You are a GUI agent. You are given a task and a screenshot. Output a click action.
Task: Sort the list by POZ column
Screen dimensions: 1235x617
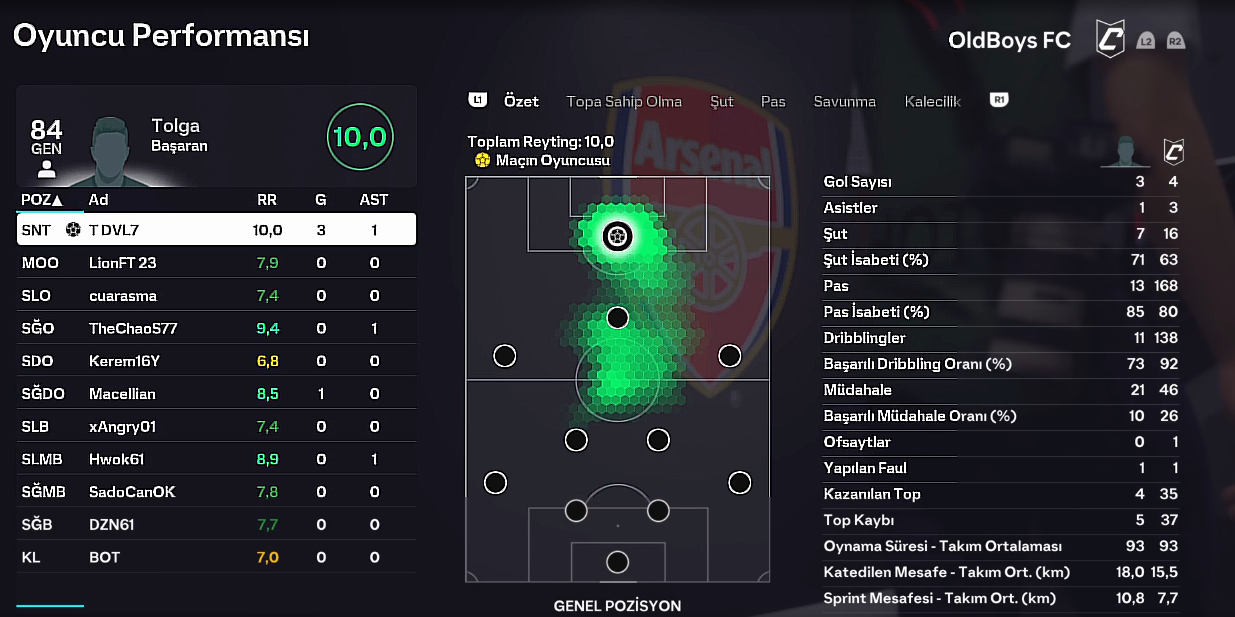41,200
